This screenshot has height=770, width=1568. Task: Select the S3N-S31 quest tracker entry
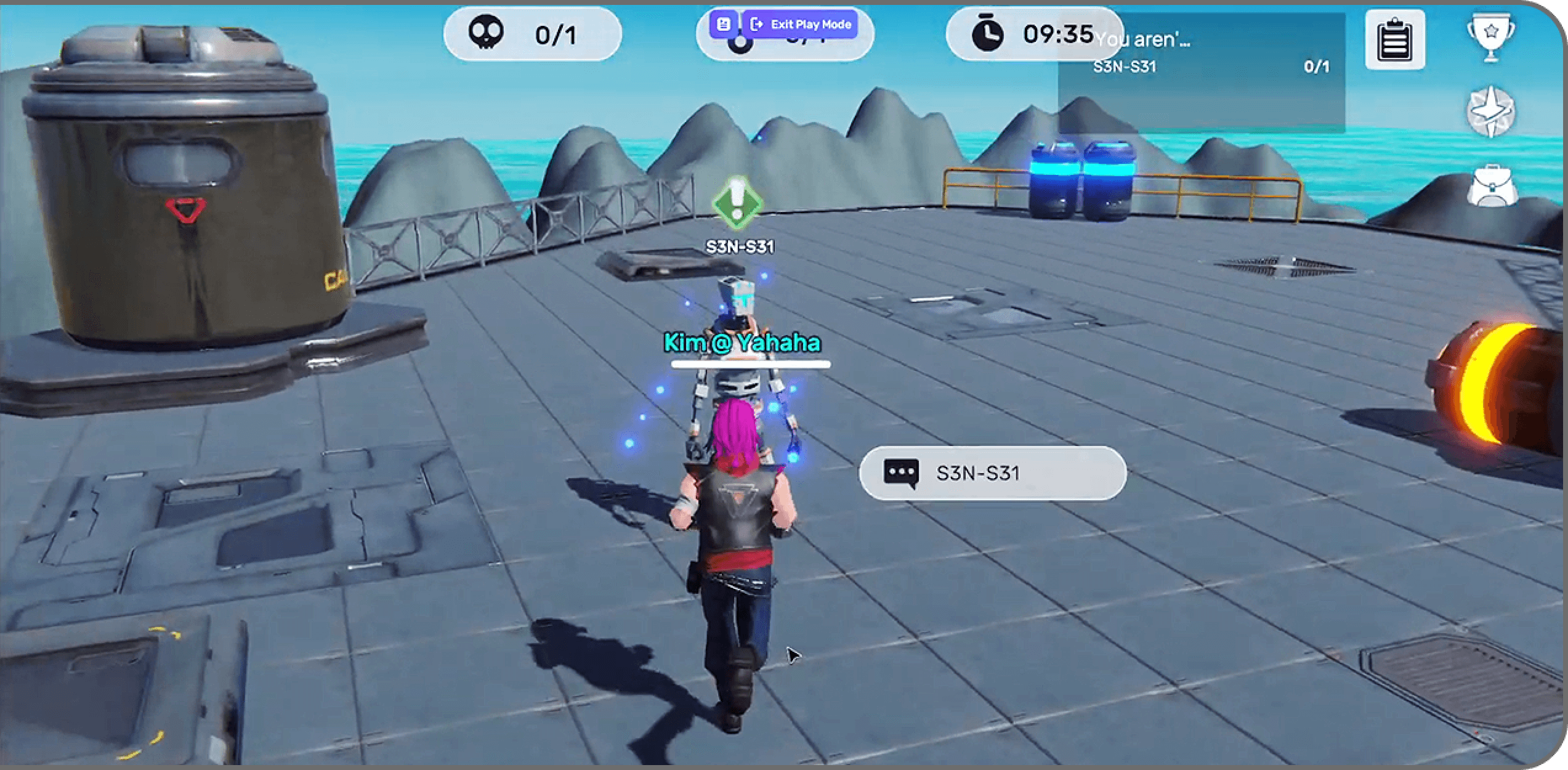[x=1201, y=67]
